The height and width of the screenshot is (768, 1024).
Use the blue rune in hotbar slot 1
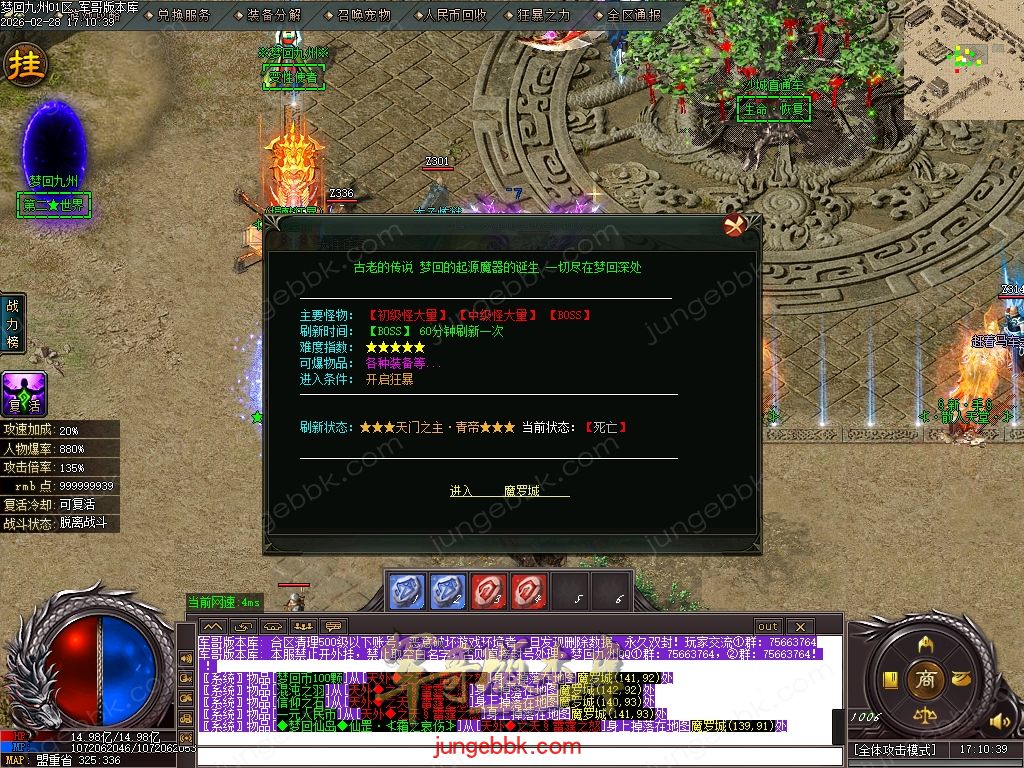point(407,591)
